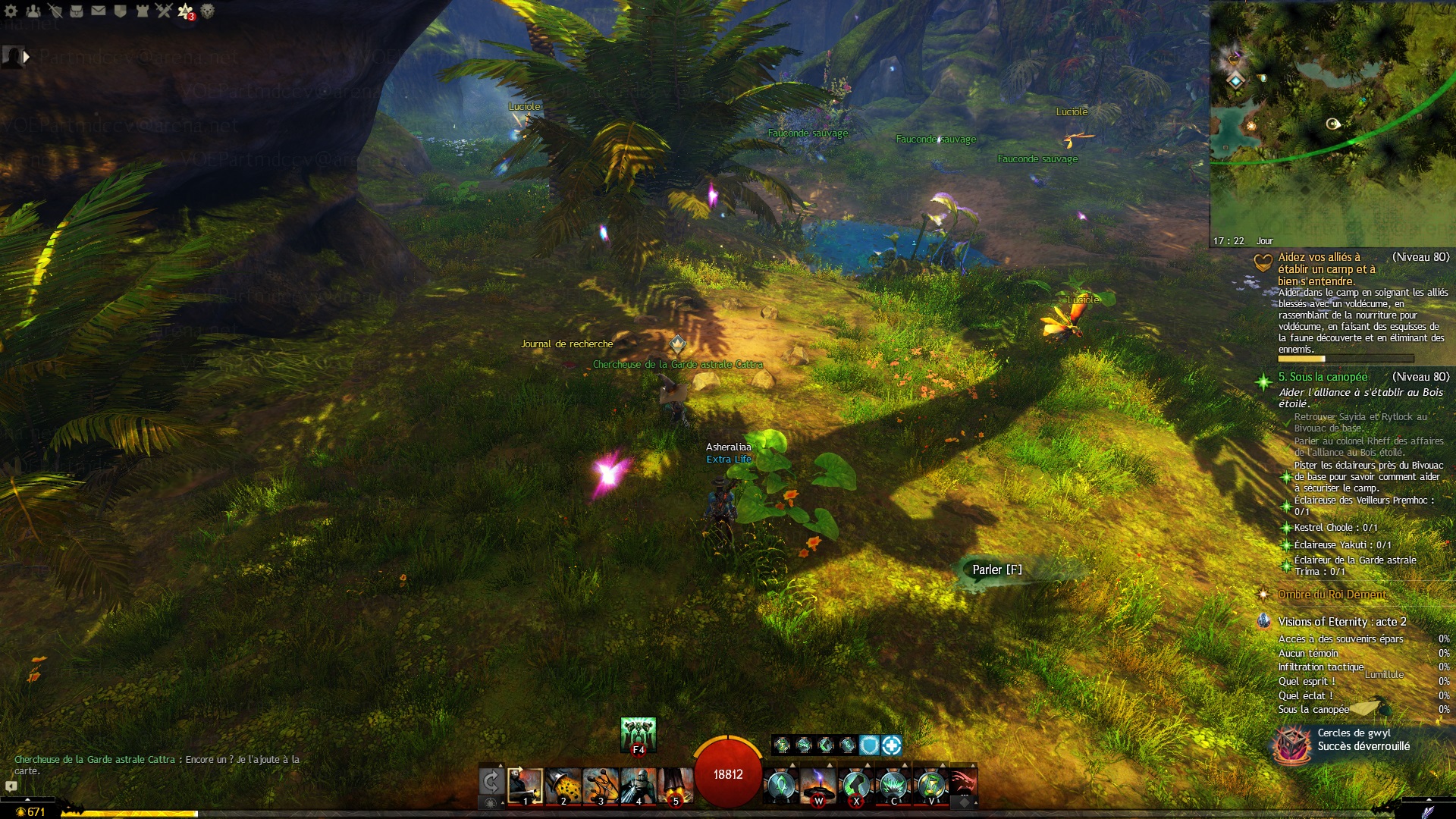This screenshot has width=1456, height=819.
Task: Click the diamond waypoint on the minimap
Action: [x=1236, y=80]
